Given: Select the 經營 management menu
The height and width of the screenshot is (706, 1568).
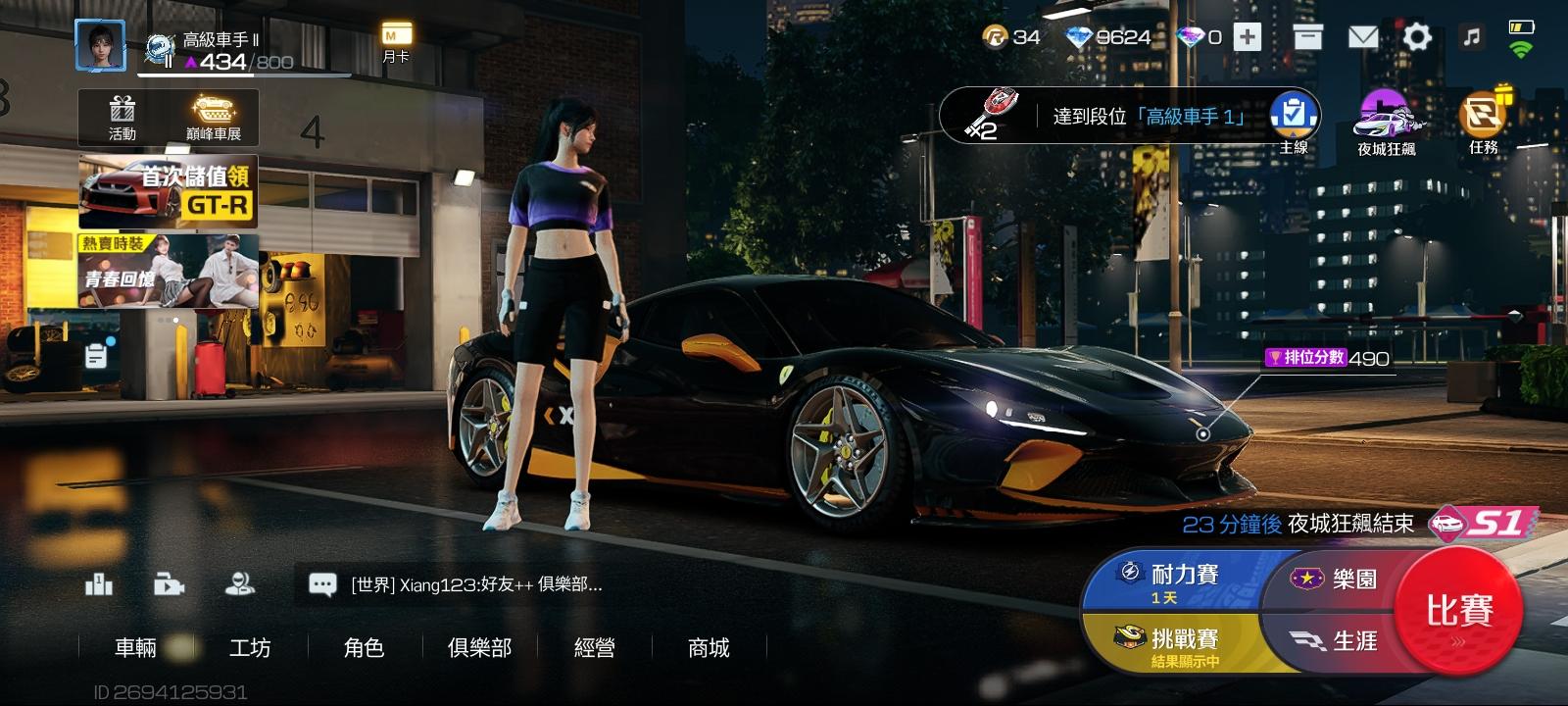Looking at the screenshot, I should [594, 647].
